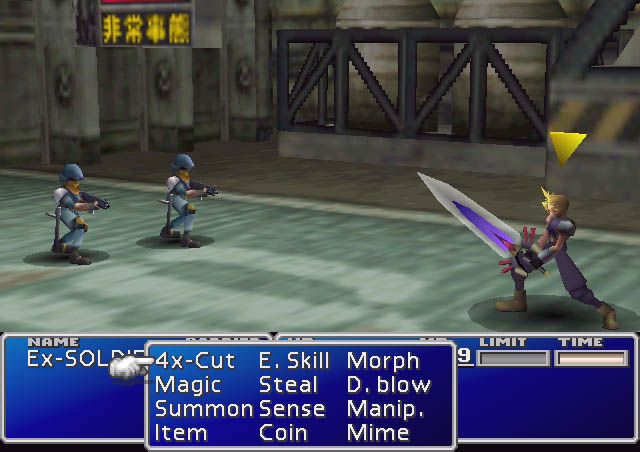Choose the Mime command
The height and width of the screenshot is (452, 640).
[378, 433]
